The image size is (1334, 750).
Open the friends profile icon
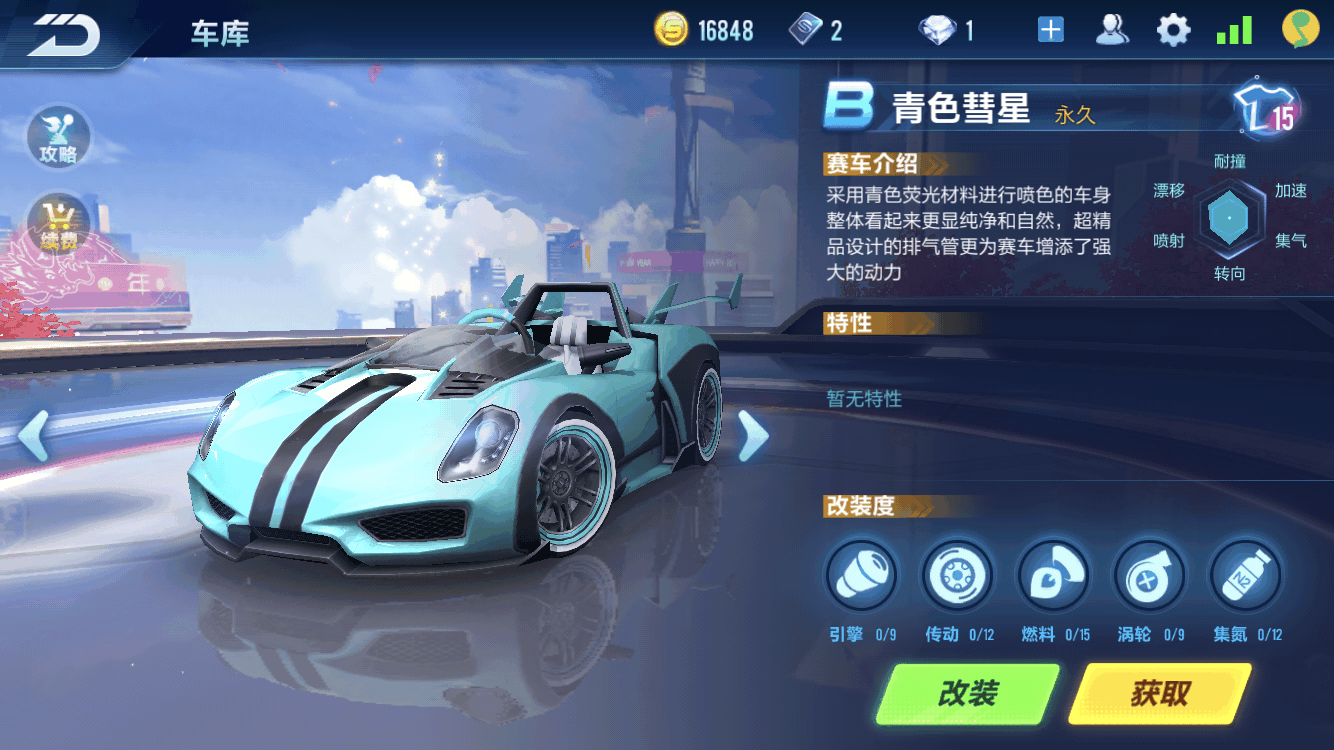(x=1112, y=30)
